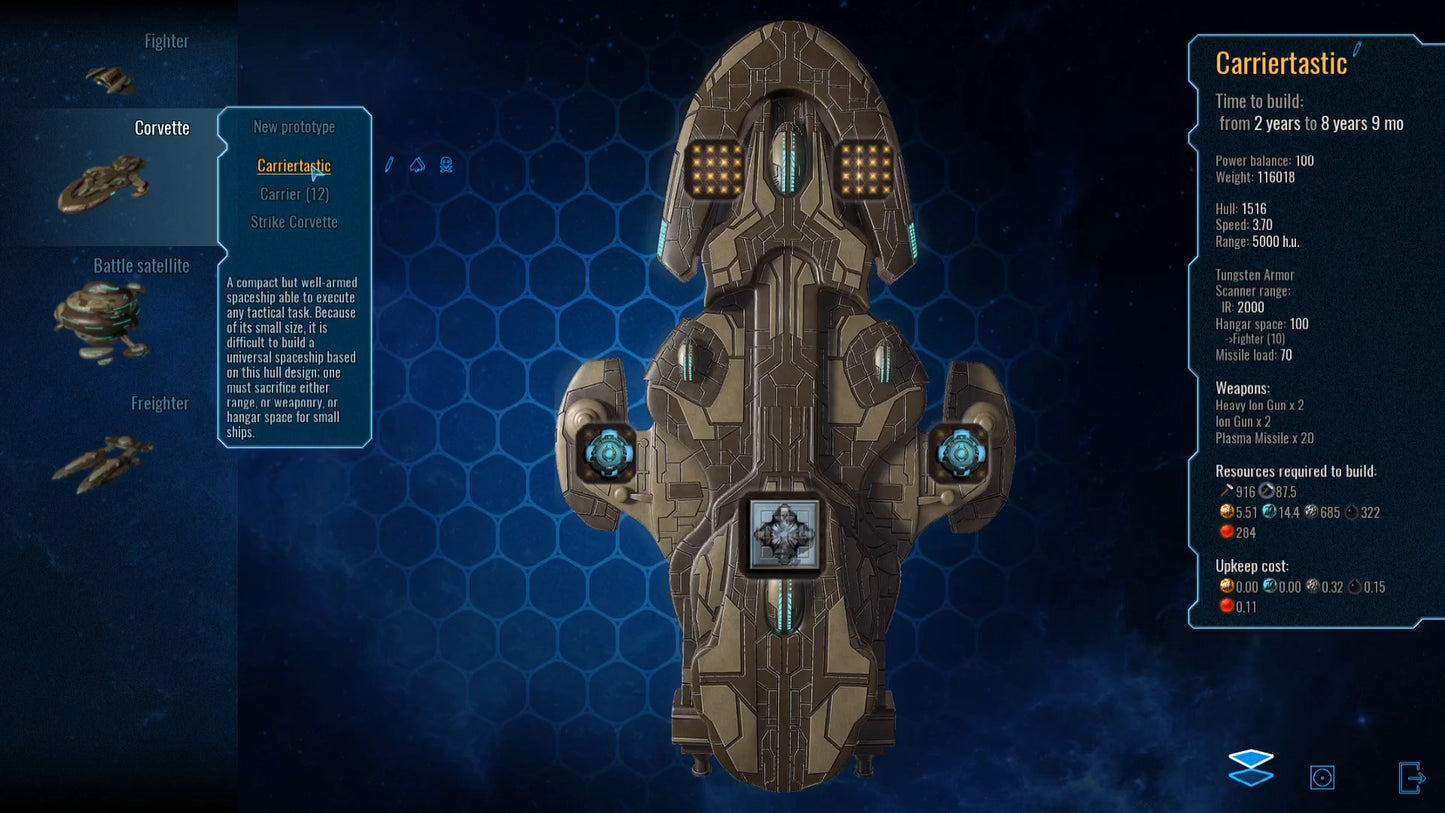This screenshot has width=1445, height=813.
Task: Select the Strike Corvette prototype
Action: point(295,222)
